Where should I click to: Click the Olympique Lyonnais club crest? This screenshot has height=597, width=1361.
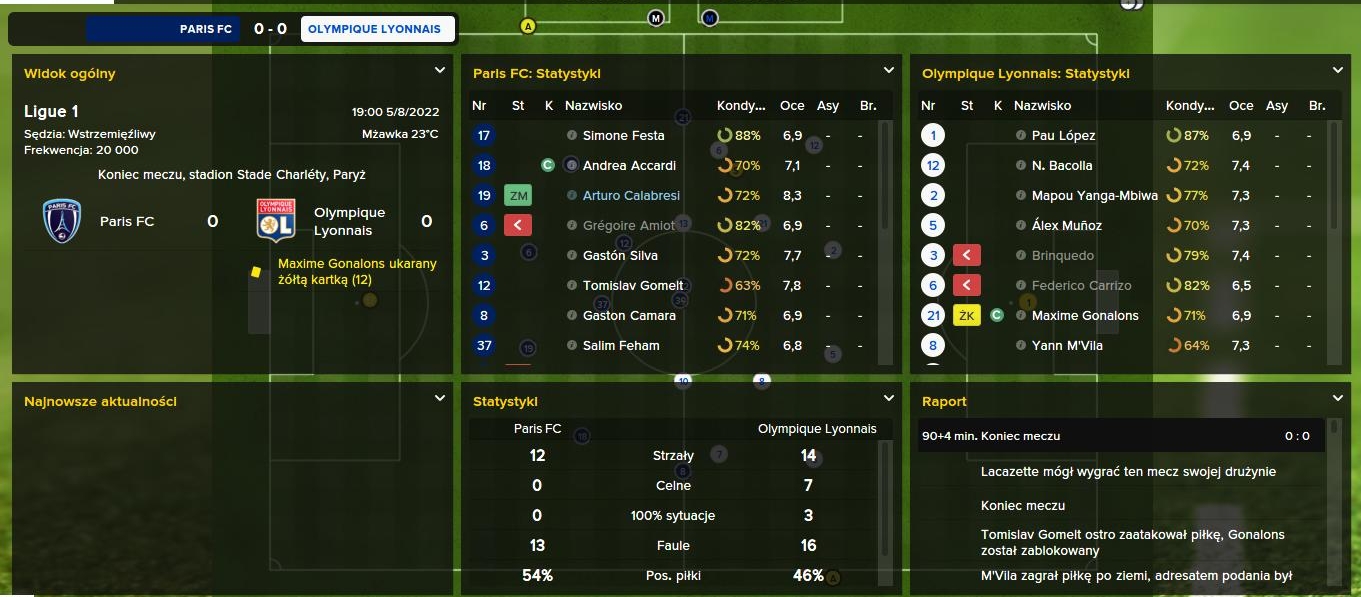pos(275,221)
